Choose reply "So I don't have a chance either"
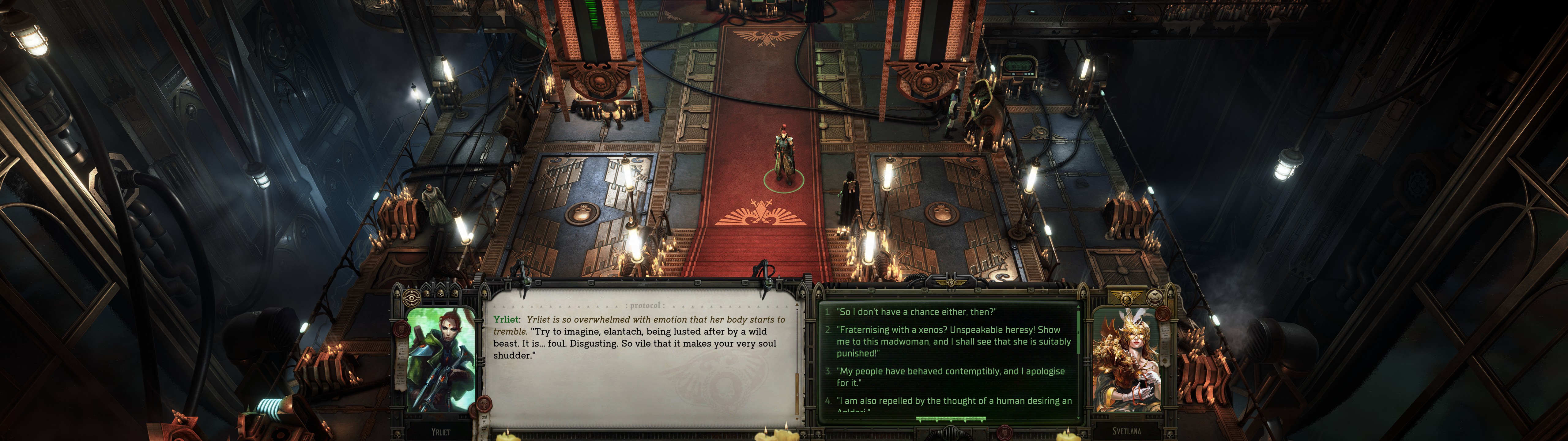 (916, 312)
